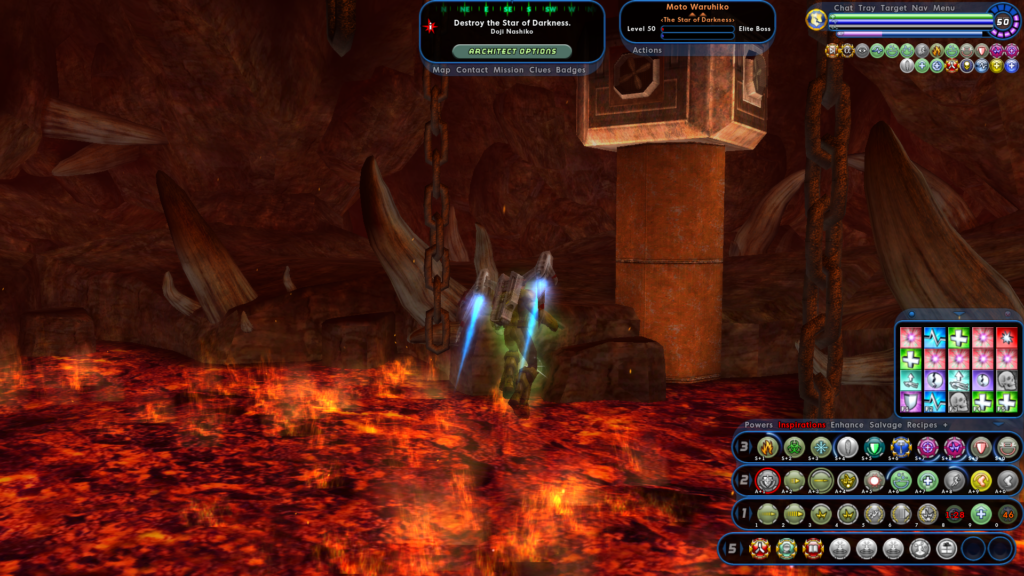This screenshot has height=576, width=1024.
Task: Open the Badges window
Action: [x=571, y=70]
